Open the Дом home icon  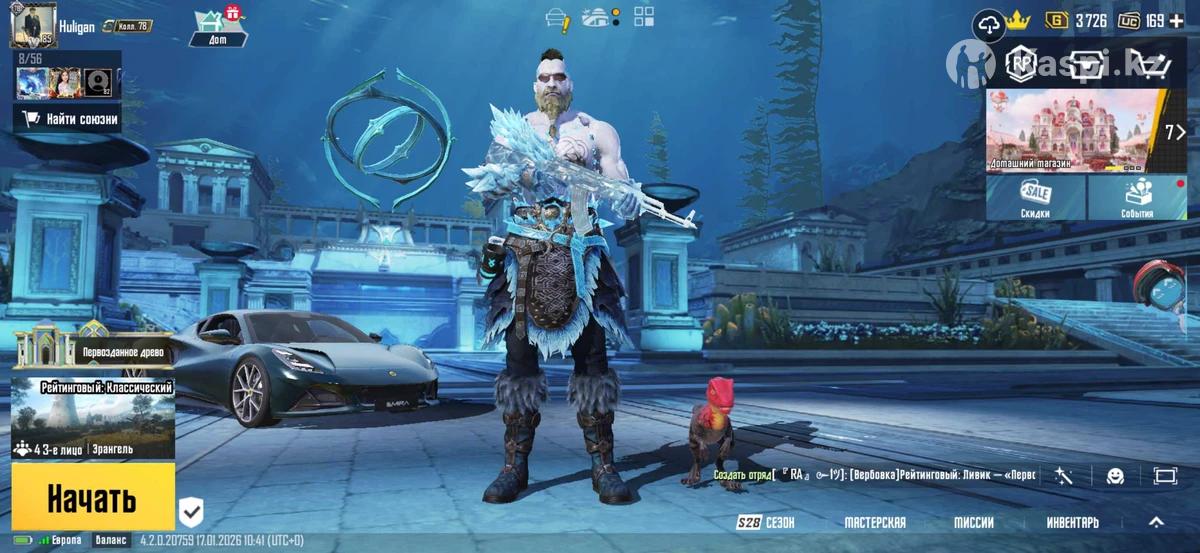coord(217,27)
